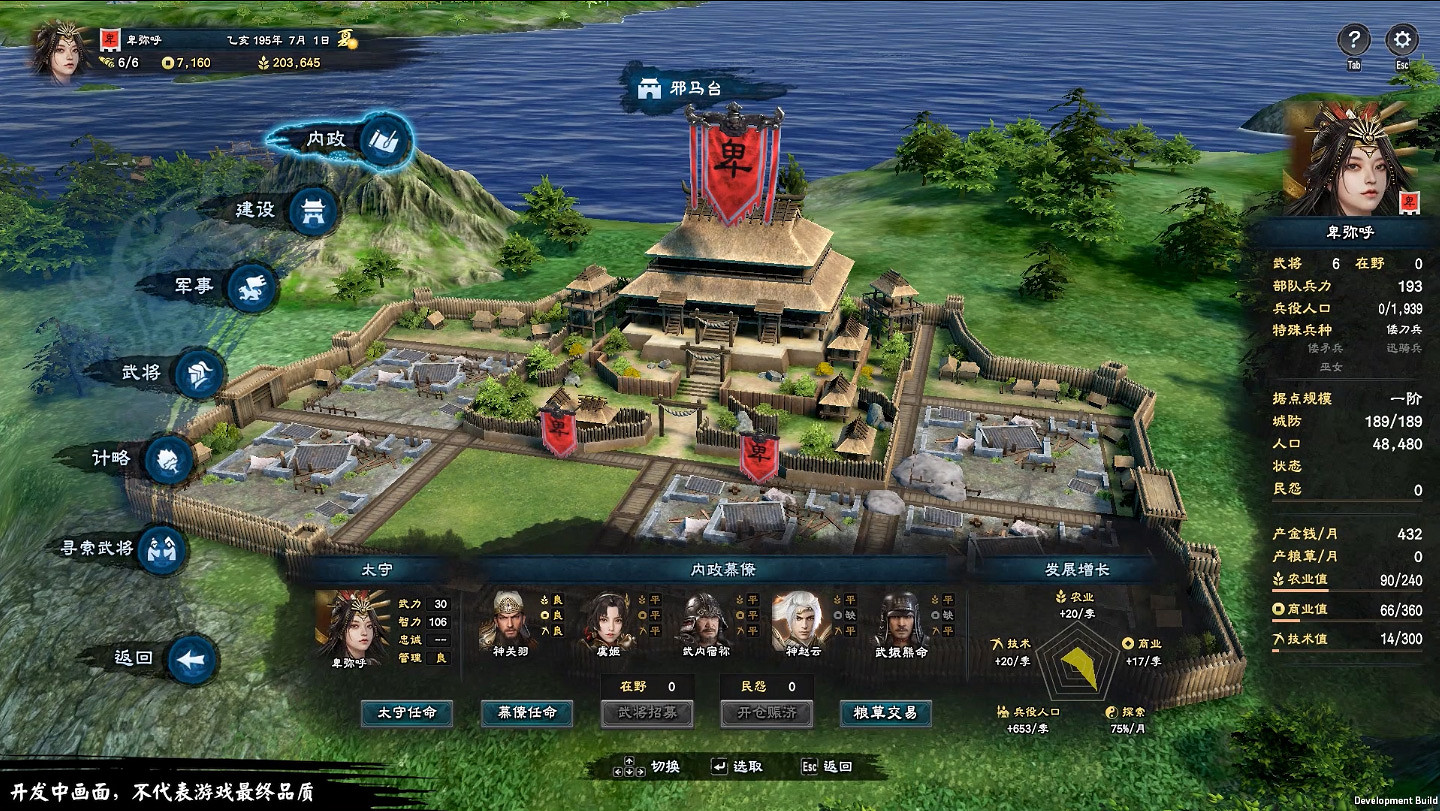Select the 武振熊命 staff portrait

[x=900, y=620]
